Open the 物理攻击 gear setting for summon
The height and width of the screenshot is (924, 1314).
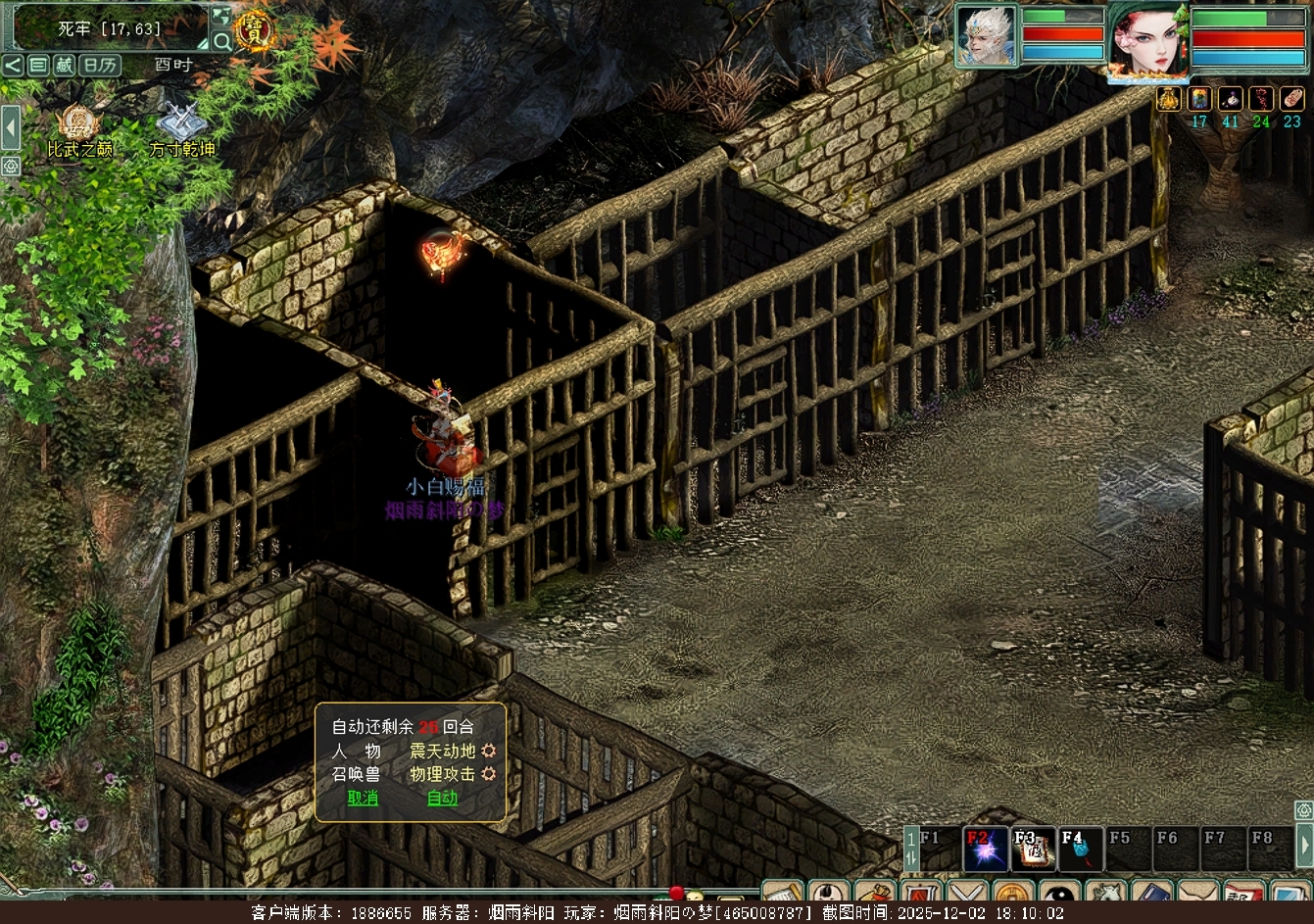click(x=488, y=775)
